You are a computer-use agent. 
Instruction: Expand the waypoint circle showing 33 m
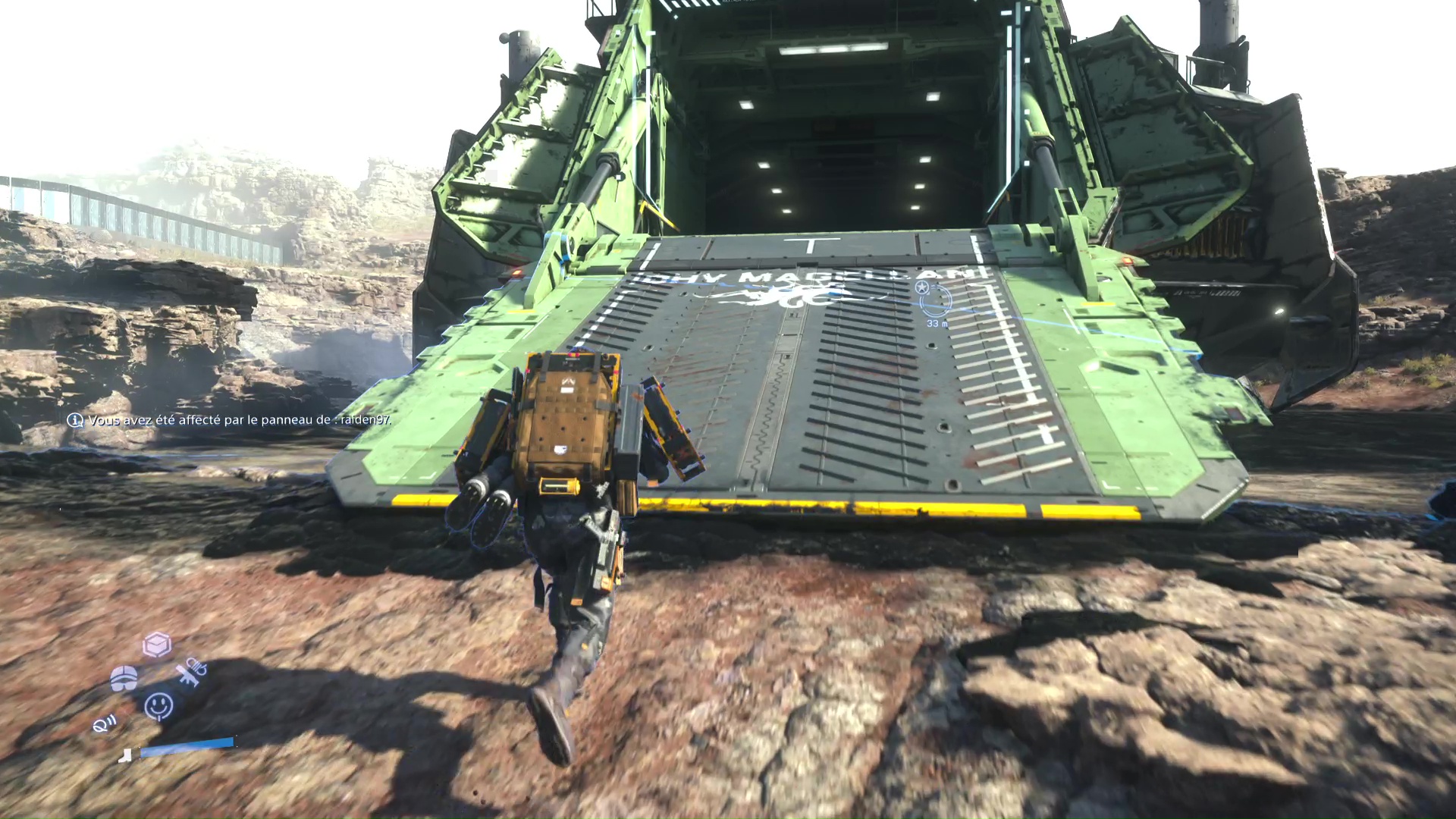pyautogui.click(x=935, y=302)
